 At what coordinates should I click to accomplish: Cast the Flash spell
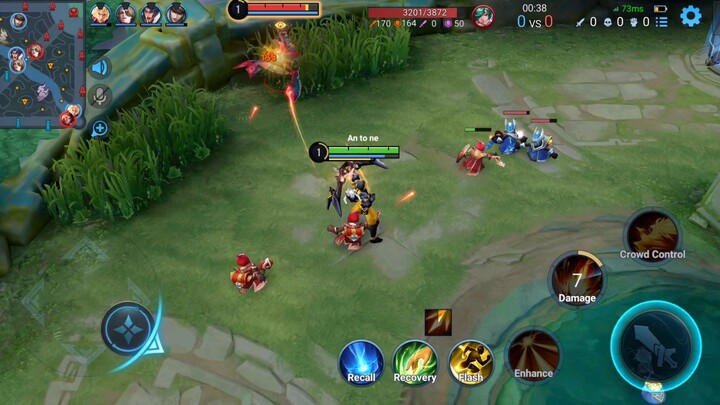(470, 361)
